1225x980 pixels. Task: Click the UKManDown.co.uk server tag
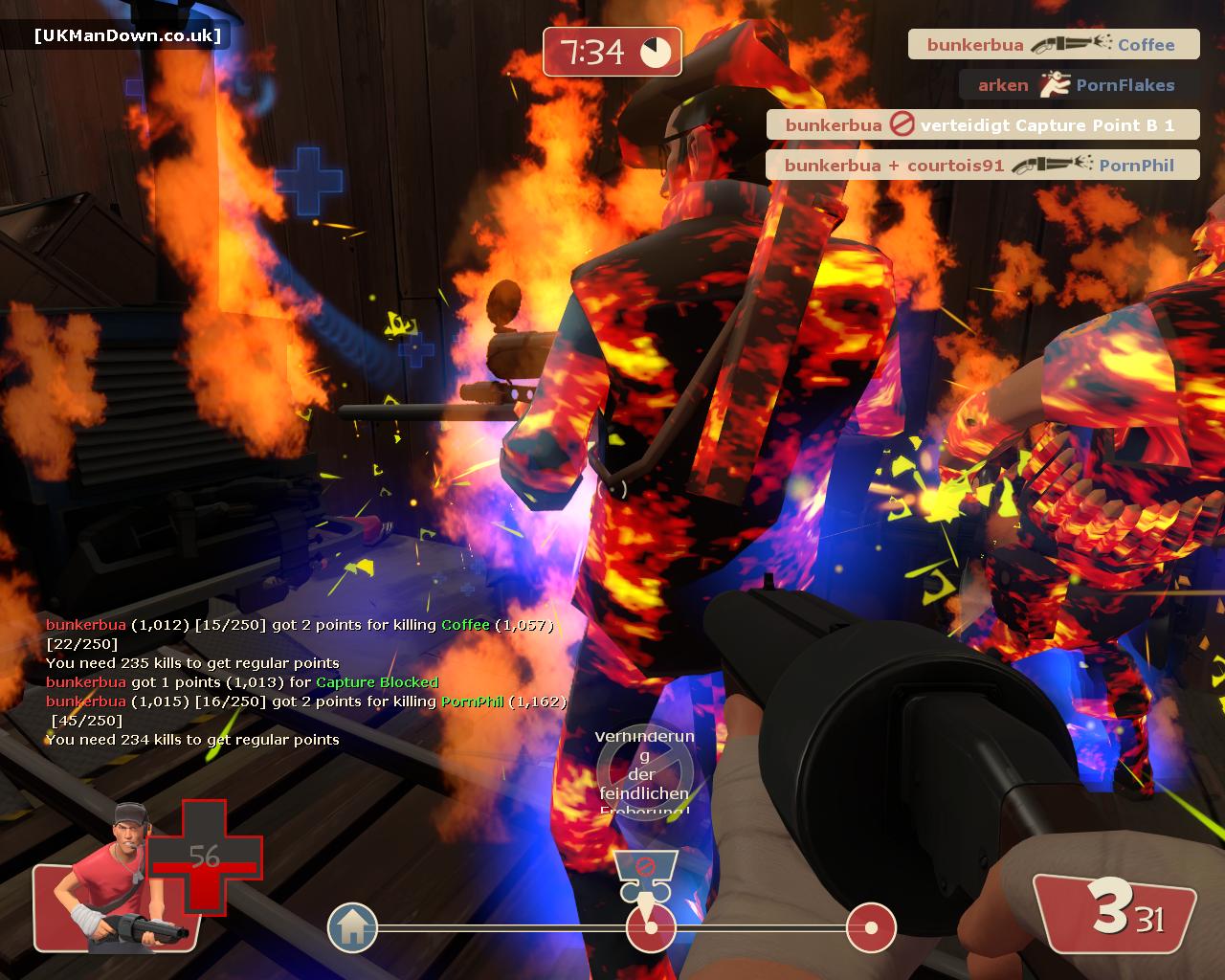tap(127, 36)
